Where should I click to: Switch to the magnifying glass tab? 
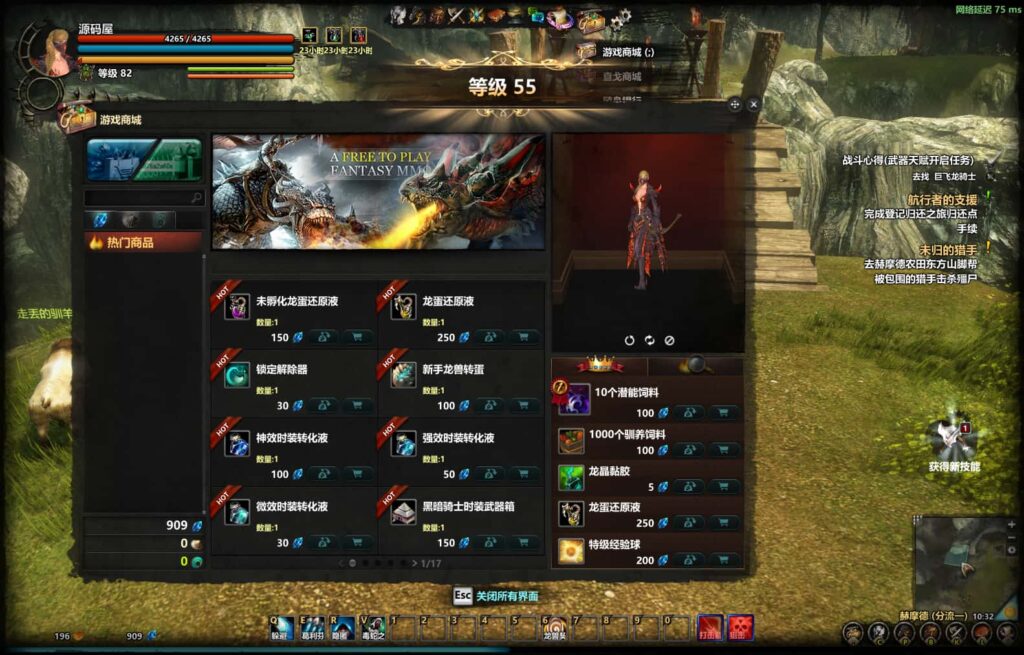[x=696, y=365]
